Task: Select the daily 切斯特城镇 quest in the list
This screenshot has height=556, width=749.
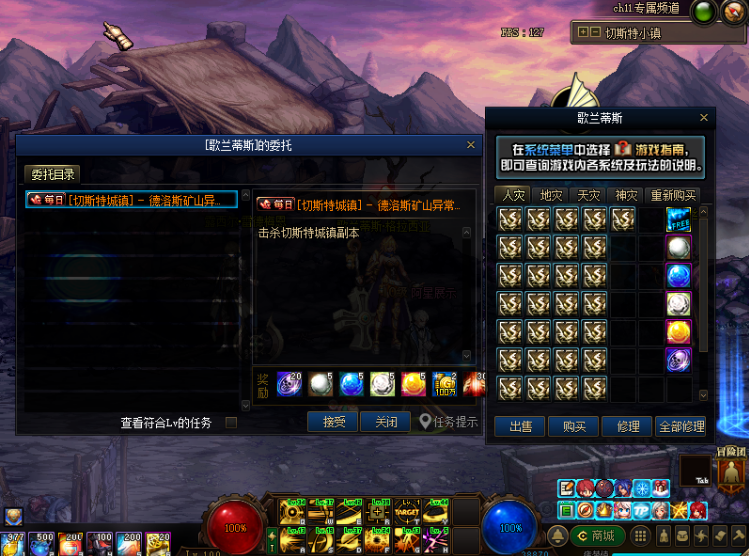Action: pyautogui.click(x=132, y=200)
